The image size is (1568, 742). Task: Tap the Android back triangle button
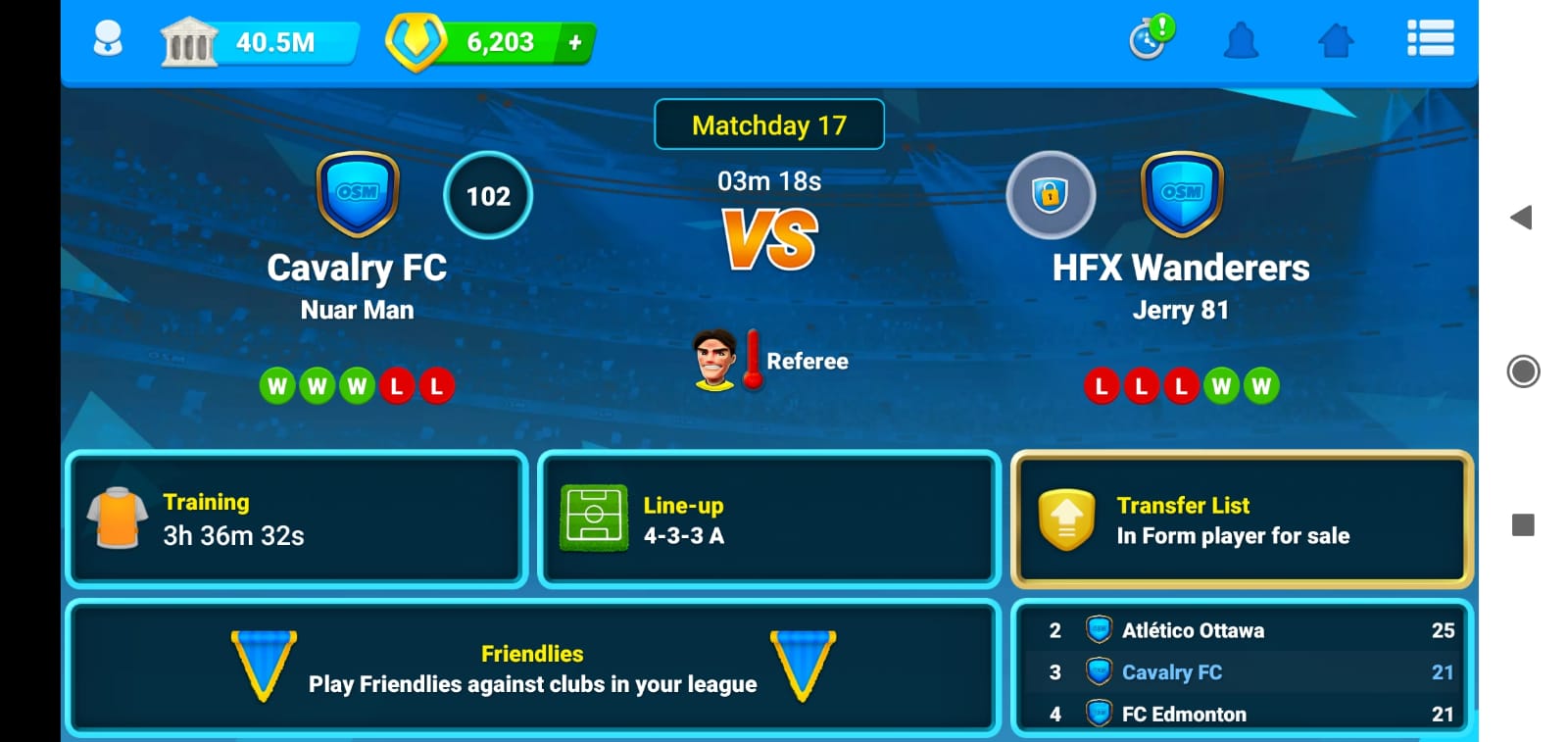tap(1522, 218)
